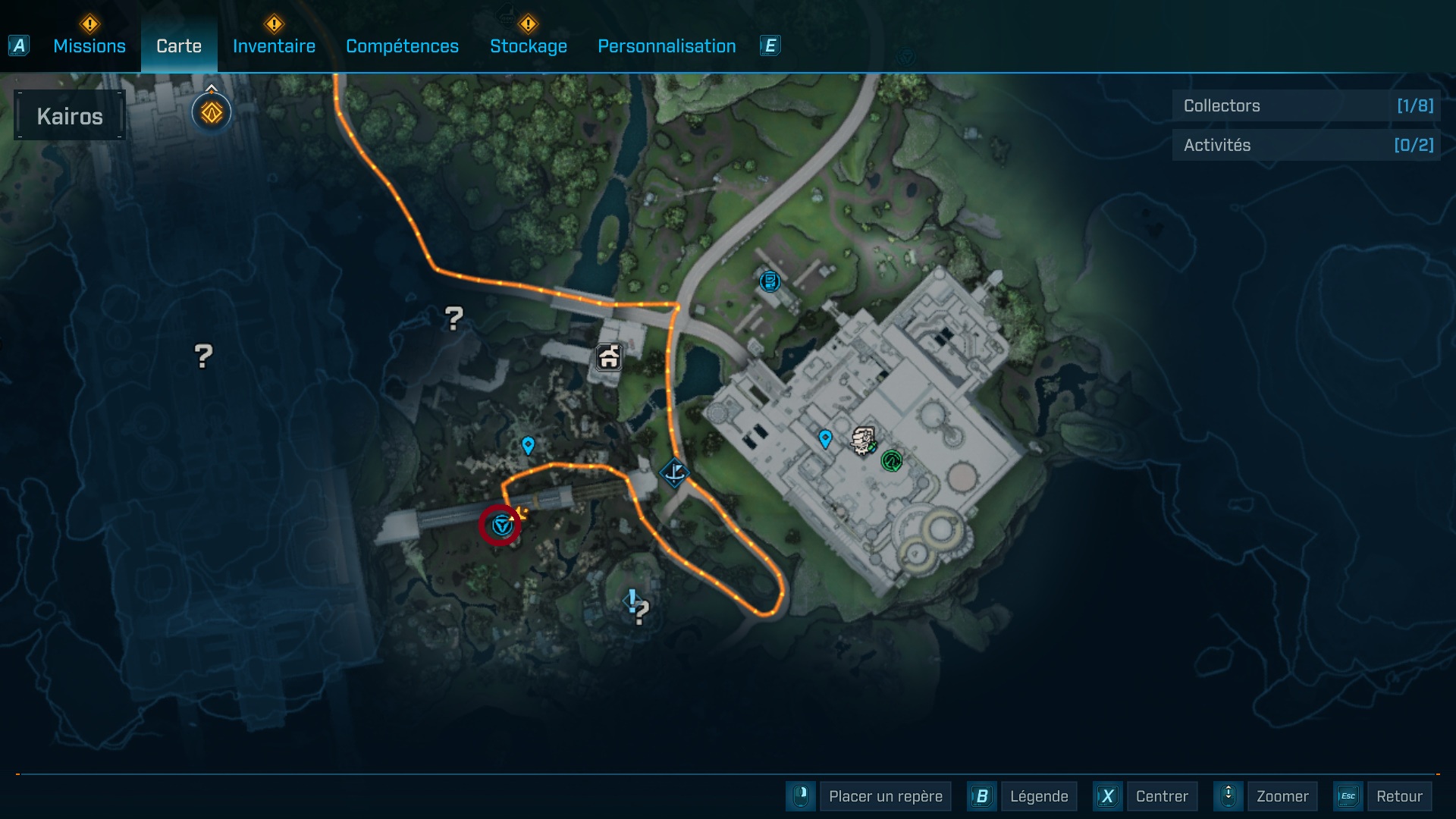Click the Collectors progress row
The width and height of the screenshot is (1456, 819).
coord(1307,105)
